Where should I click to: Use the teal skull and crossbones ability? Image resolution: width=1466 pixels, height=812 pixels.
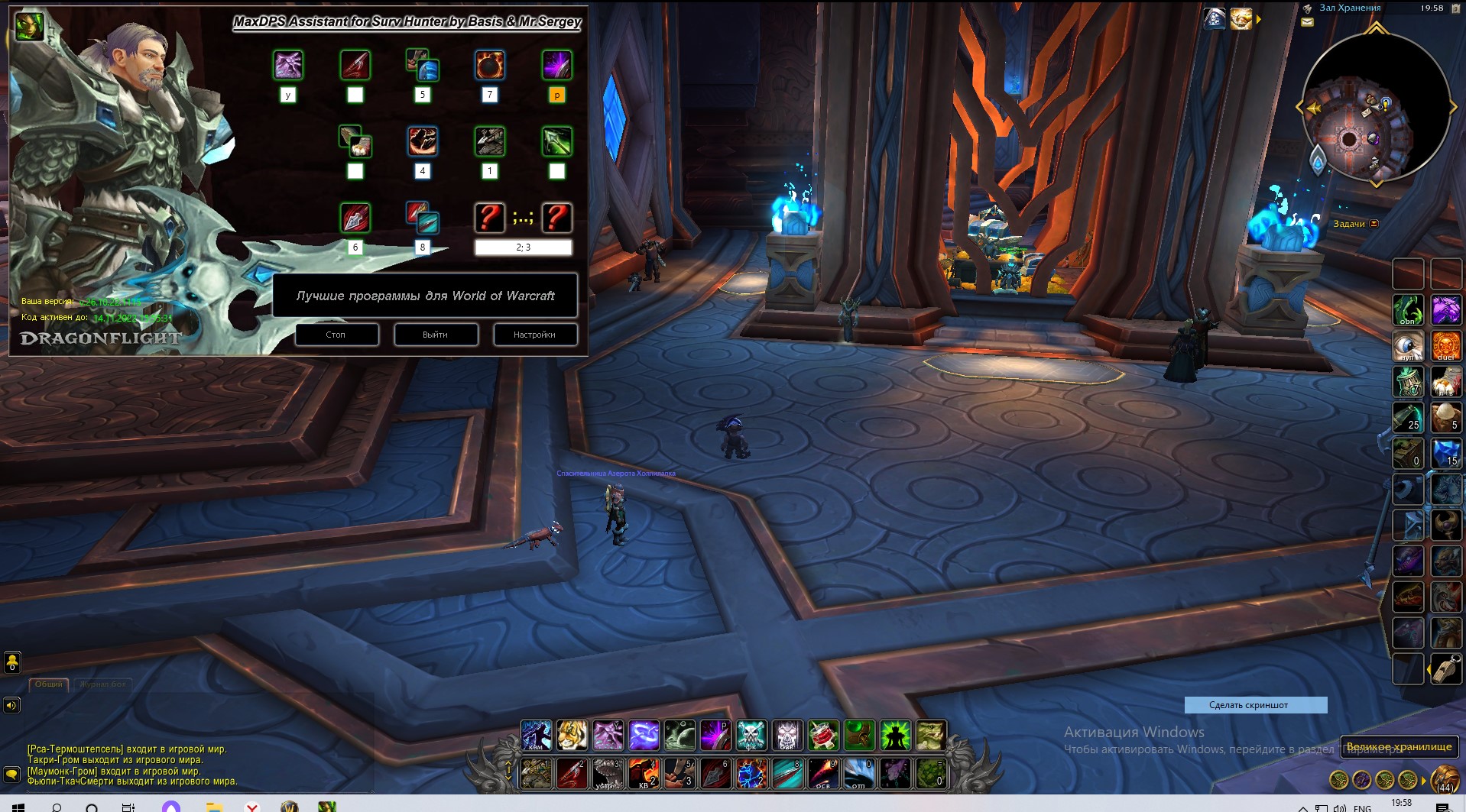coord(751,735)
